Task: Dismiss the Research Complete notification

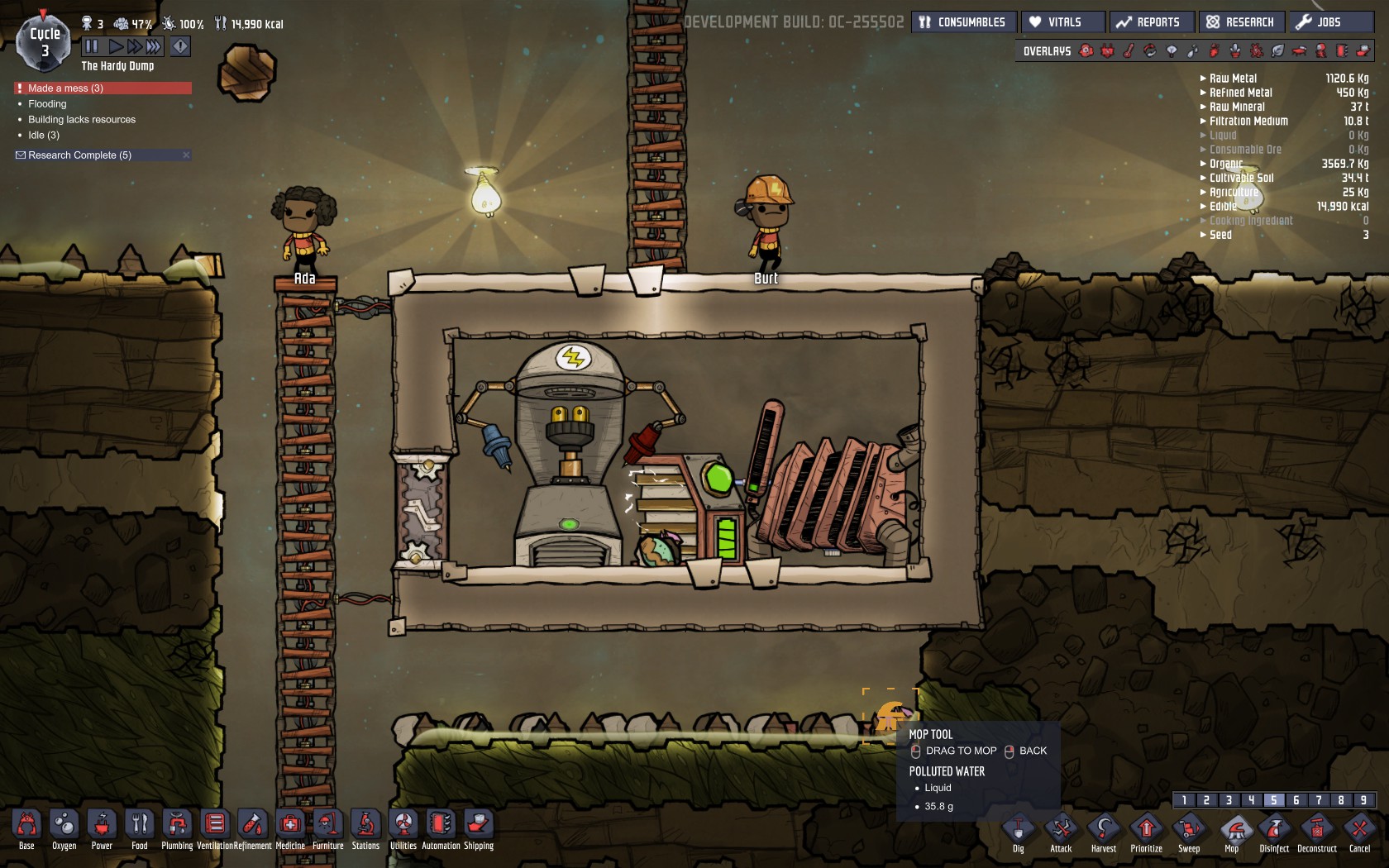Action: pyautogui.click(x=186, y=155)
